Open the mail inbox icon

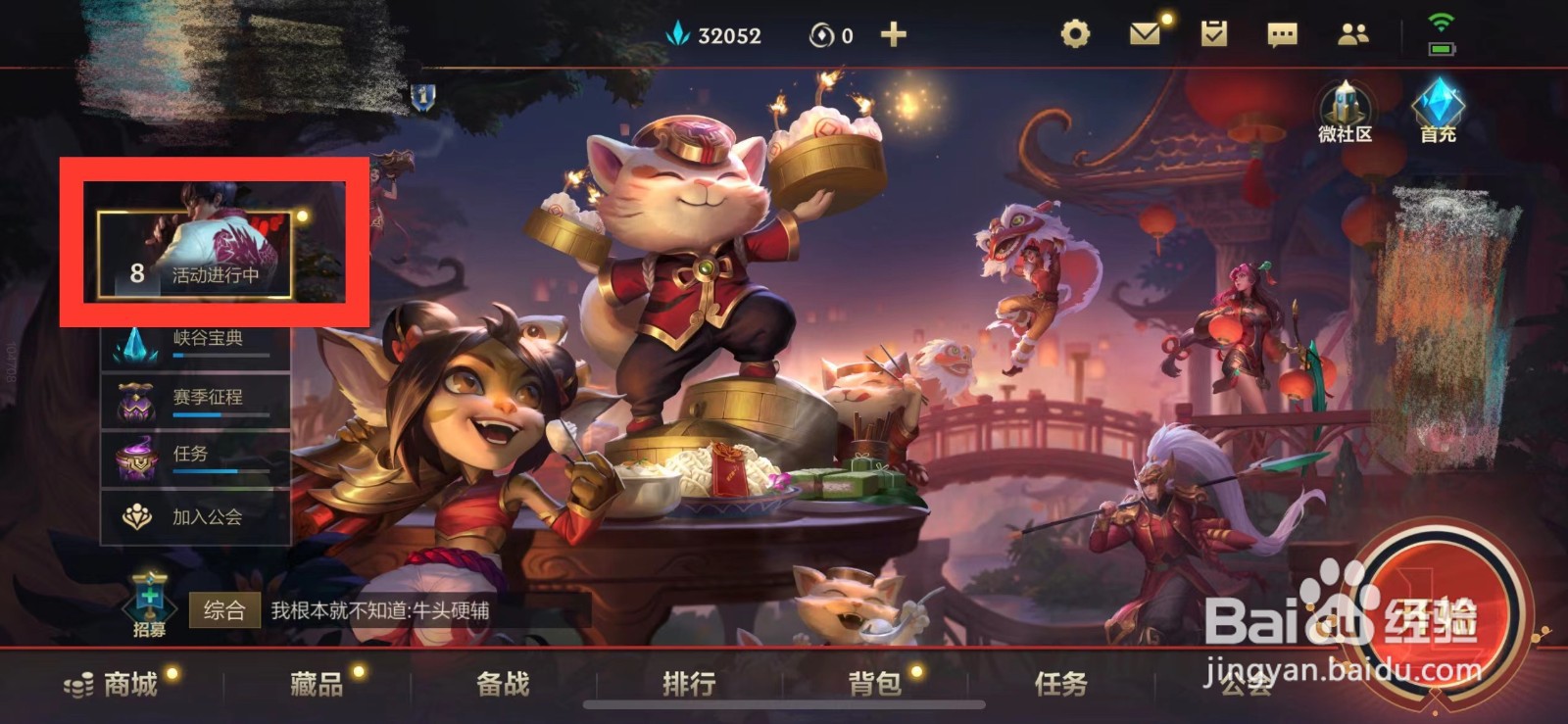1147,33
